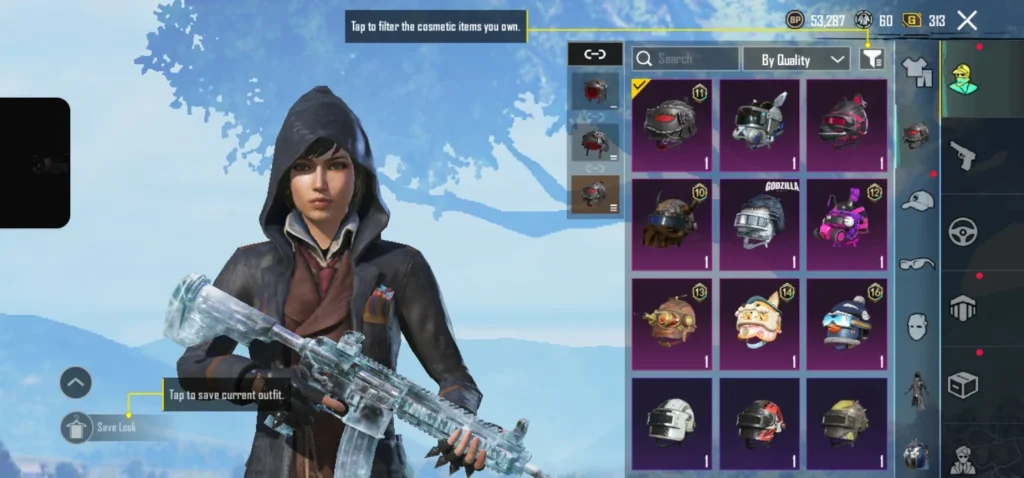This screenshot has height=478, width=1024.
Task: Focus the helmet Search field
Action: click(x=686, y=59)
